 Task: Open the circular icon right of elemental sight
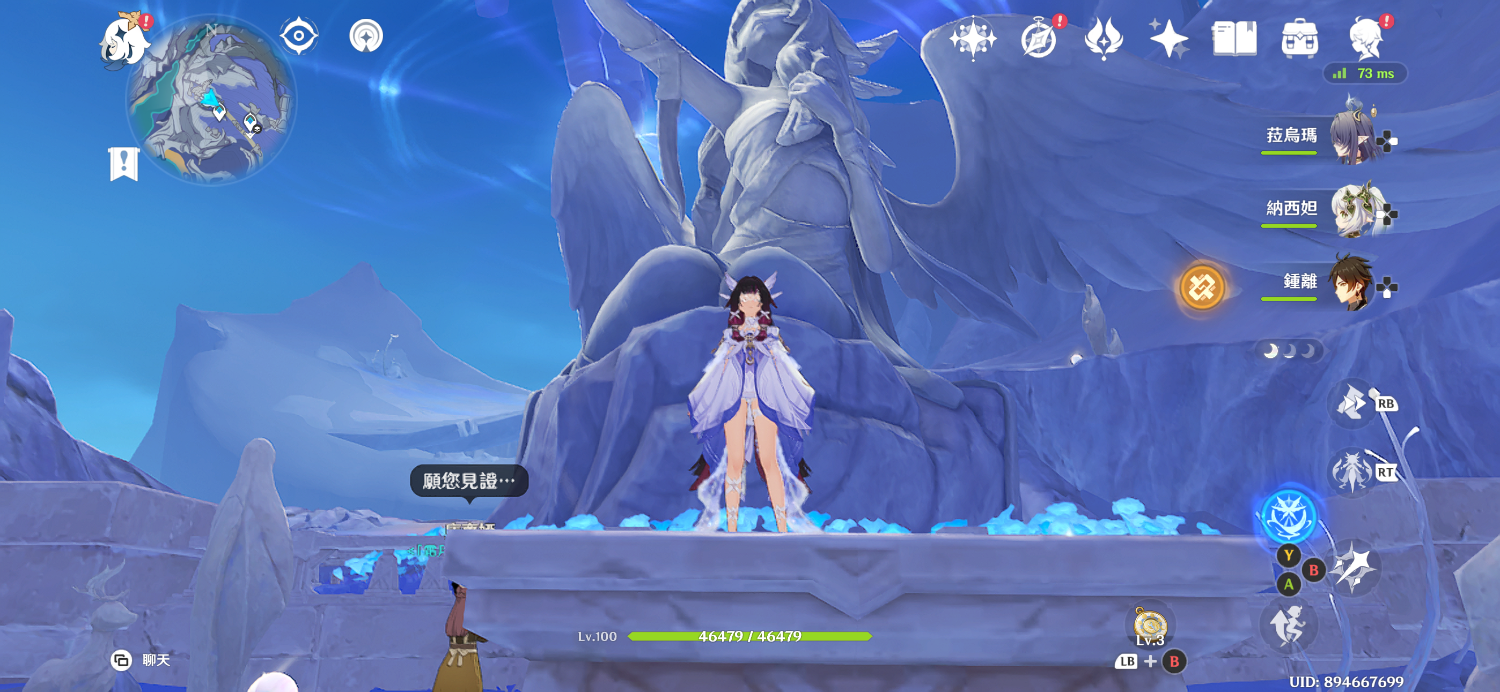point(366,36)
